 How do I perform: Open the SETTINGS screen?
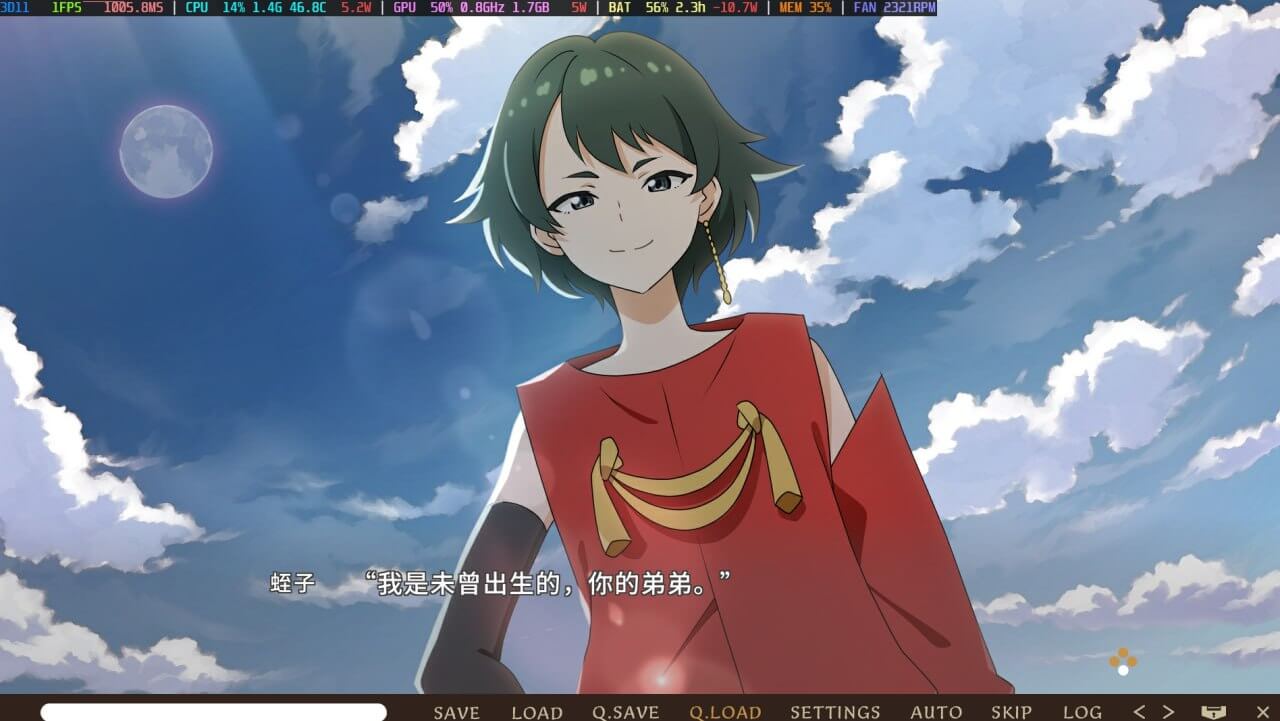(x=835, y=712)
